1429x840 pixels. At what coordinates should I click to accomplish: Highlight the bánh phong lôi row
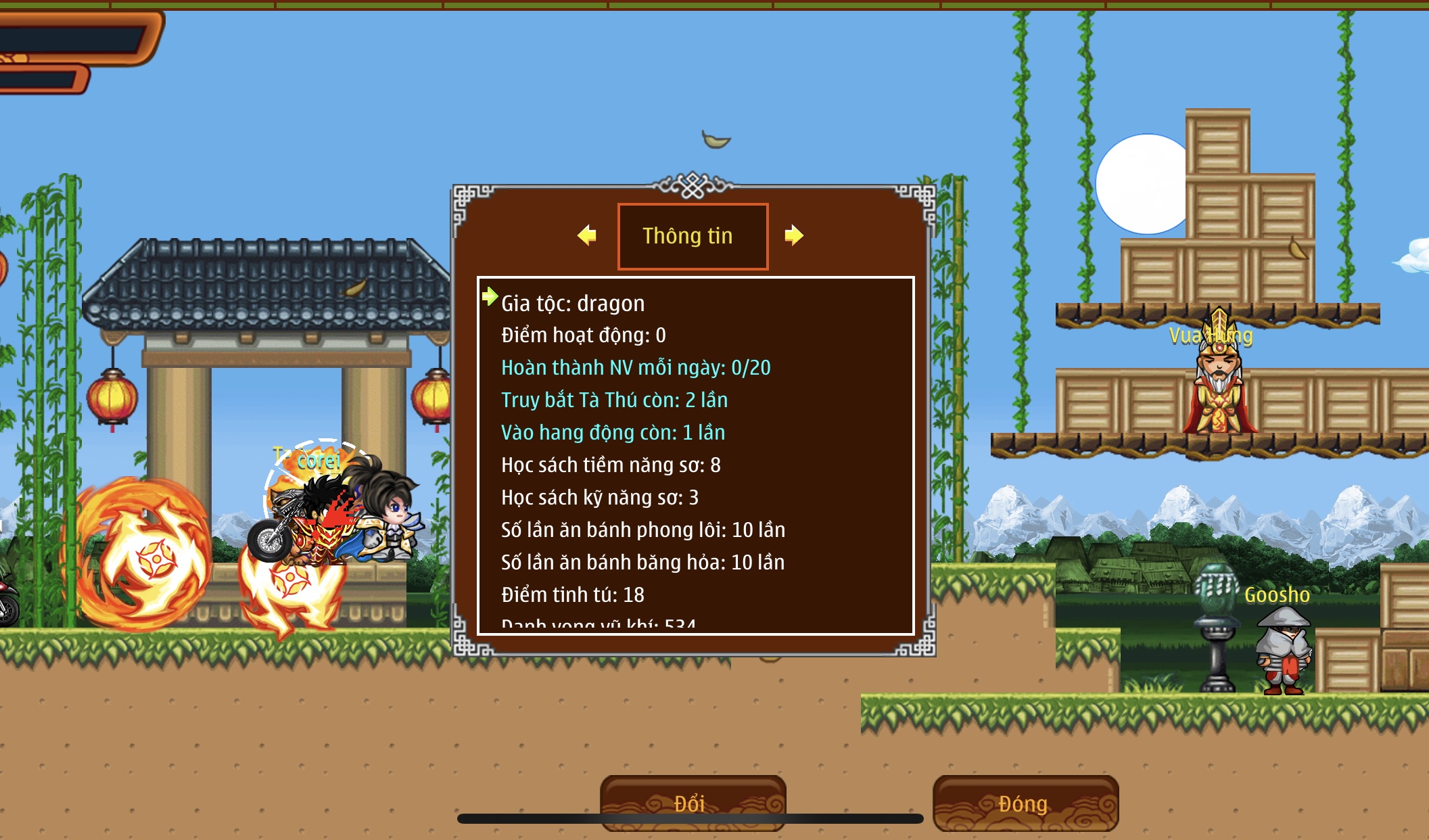pos(642,530)
